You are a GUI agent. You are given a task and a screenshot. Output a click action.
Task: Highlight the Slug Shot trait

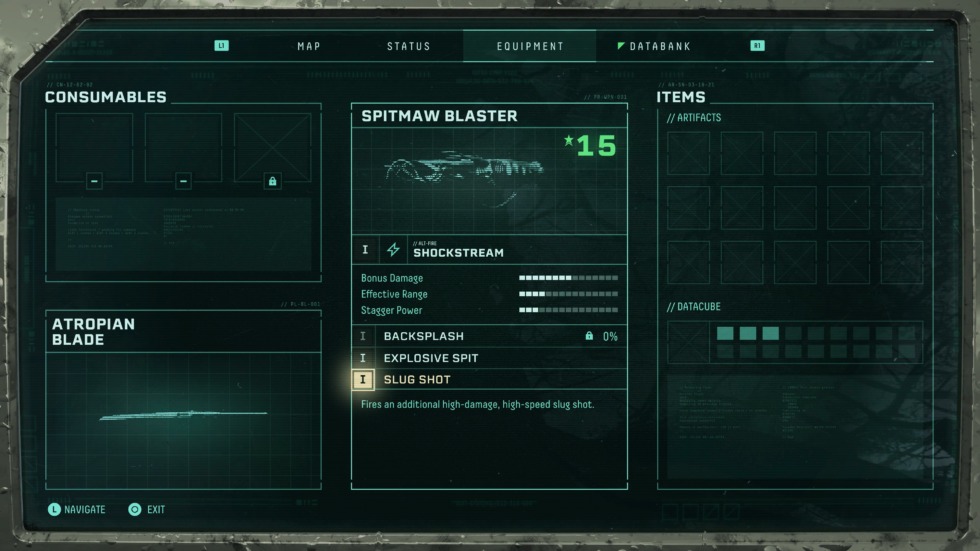[x=489, y=380]
